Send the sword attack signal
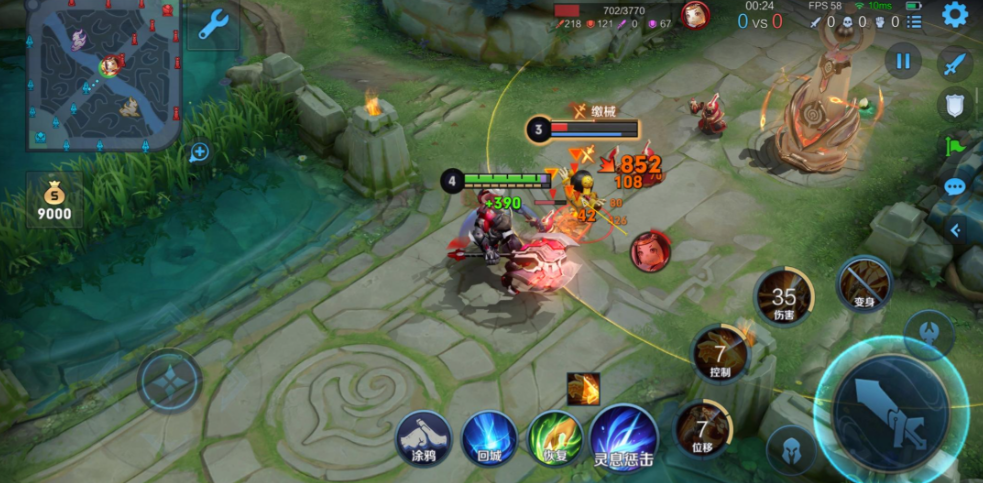Viewport: 983px width, 483px height. coord(955,64)
